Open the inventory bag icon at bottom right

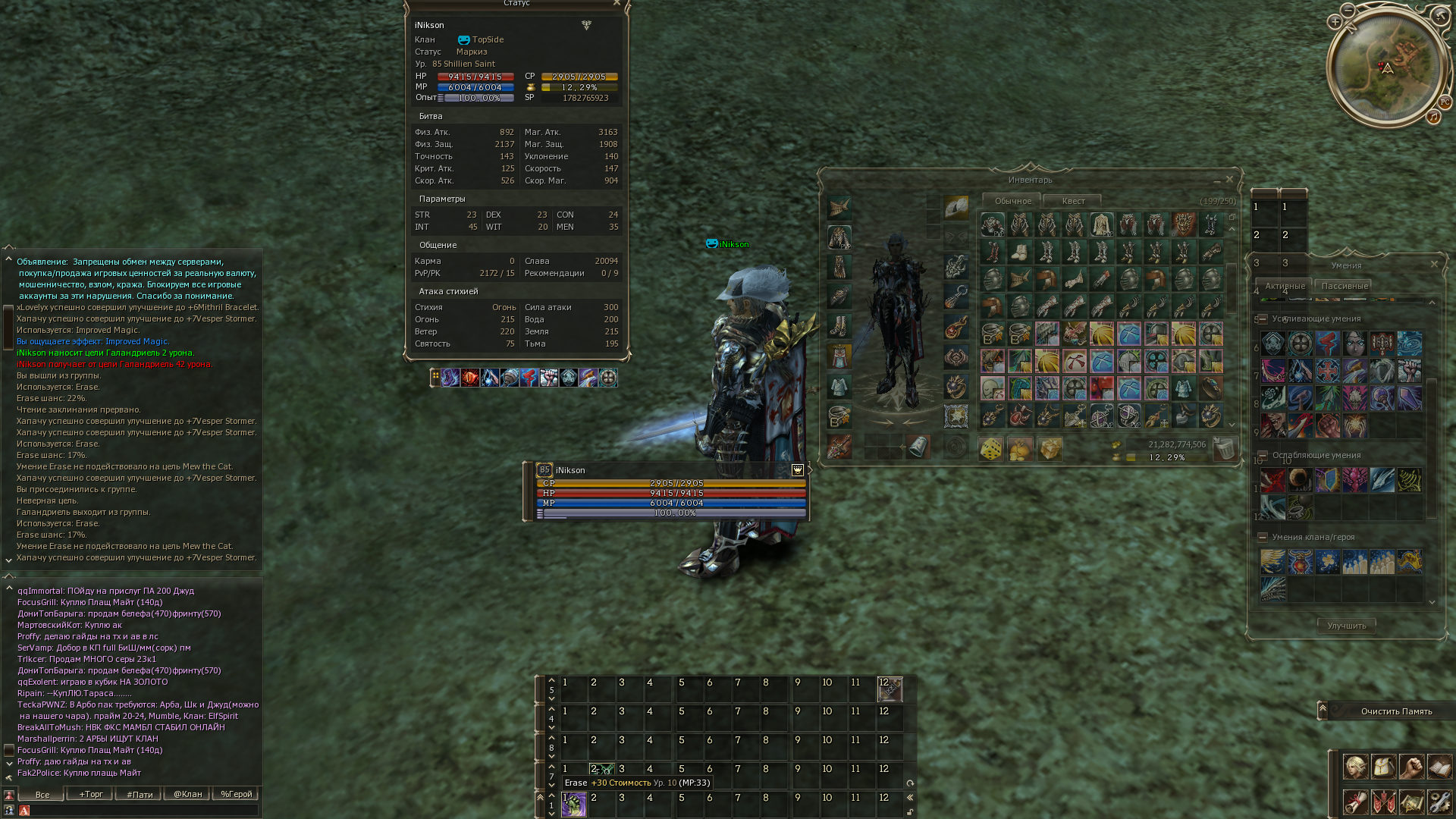(x=1383, y=767)
